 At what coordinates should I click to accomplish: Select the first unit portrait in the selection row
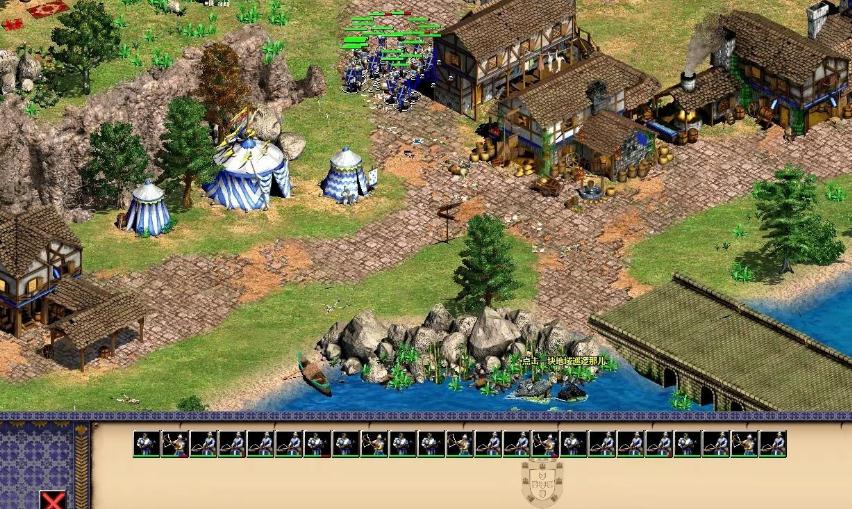(146, 443)
